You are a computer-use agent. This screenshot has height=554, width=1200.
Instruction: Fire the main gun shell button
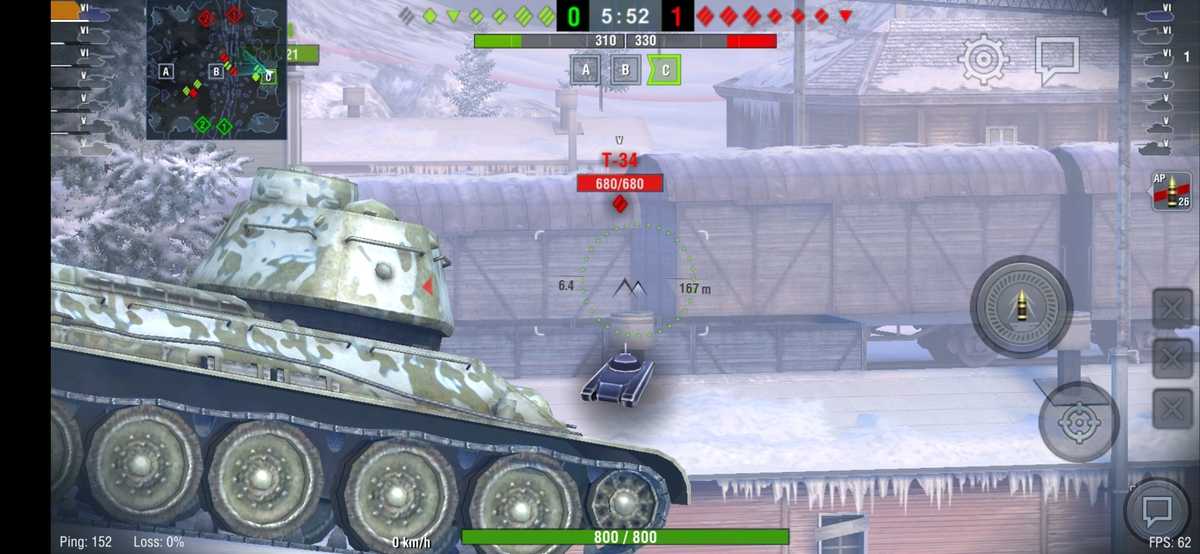(1021, 306)
